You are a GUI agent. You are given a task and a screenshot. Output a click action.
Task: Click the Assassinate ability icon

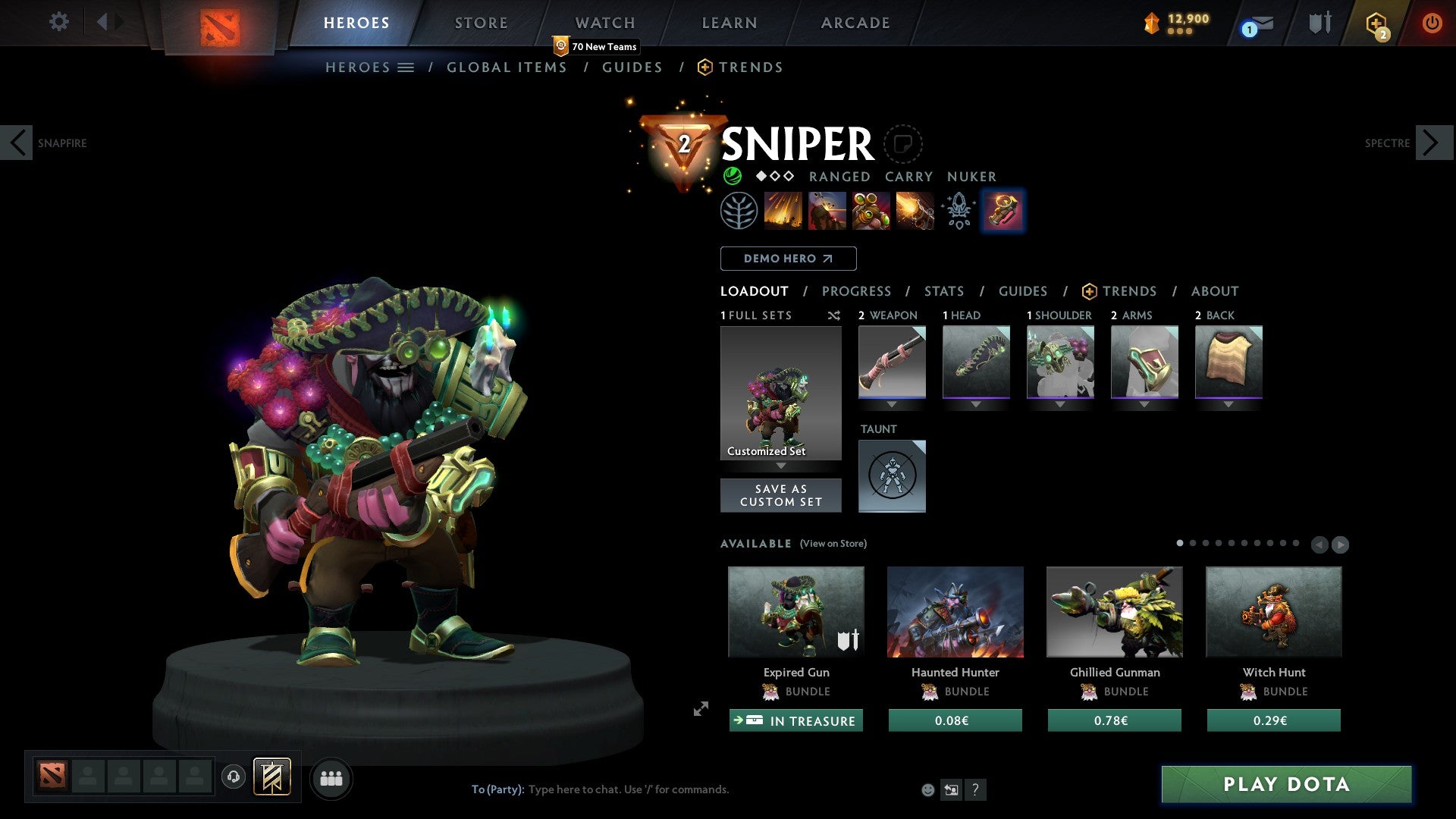pyautogui.click(x=914, y=211)
